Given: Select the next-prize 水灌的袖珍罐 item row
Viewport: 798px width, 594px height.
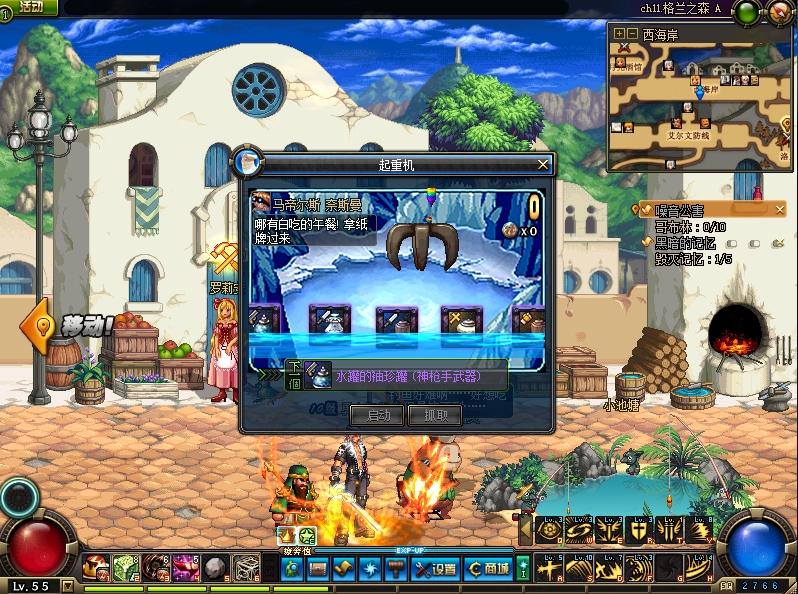Looking at the screenshot, I should point(396,375).
